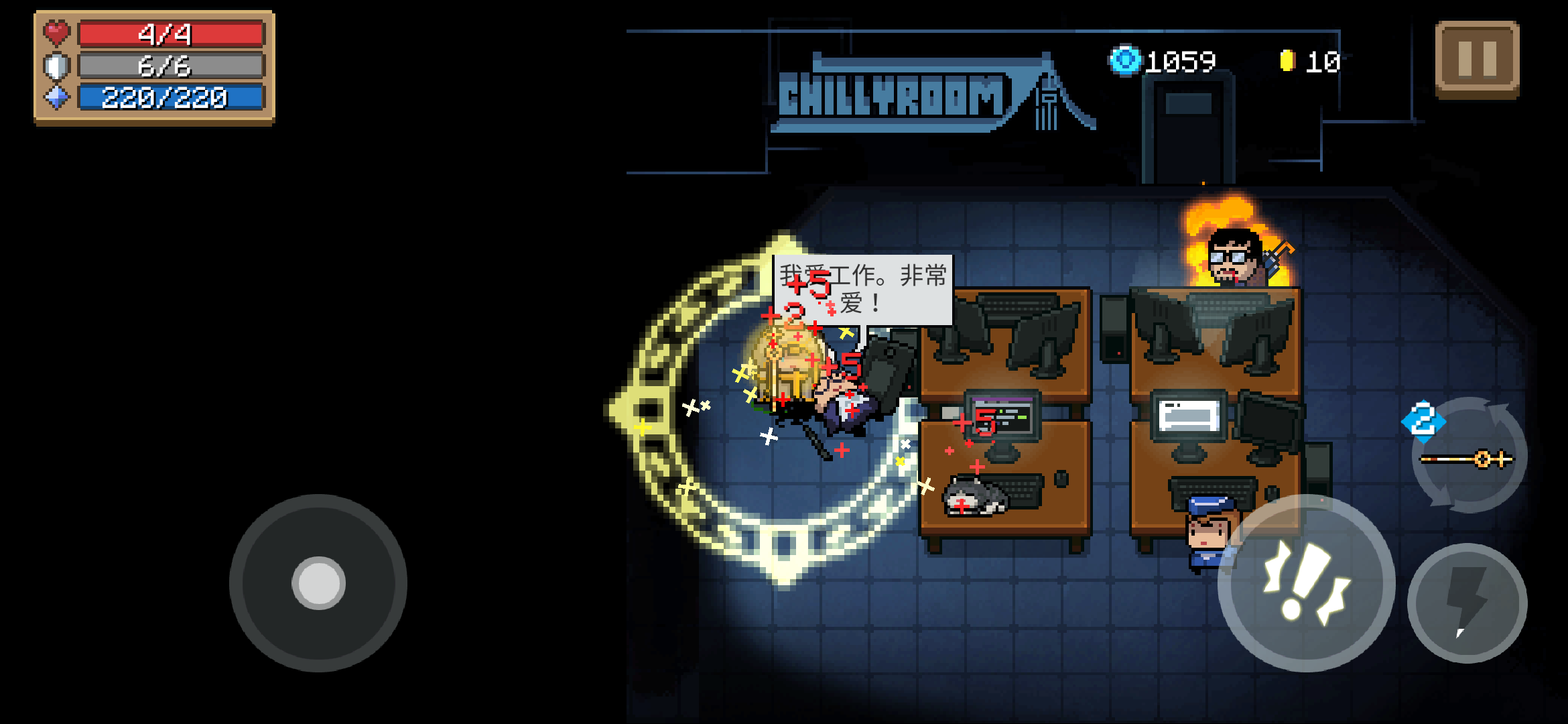Touch the virtual movement joystick

point(318,583)
